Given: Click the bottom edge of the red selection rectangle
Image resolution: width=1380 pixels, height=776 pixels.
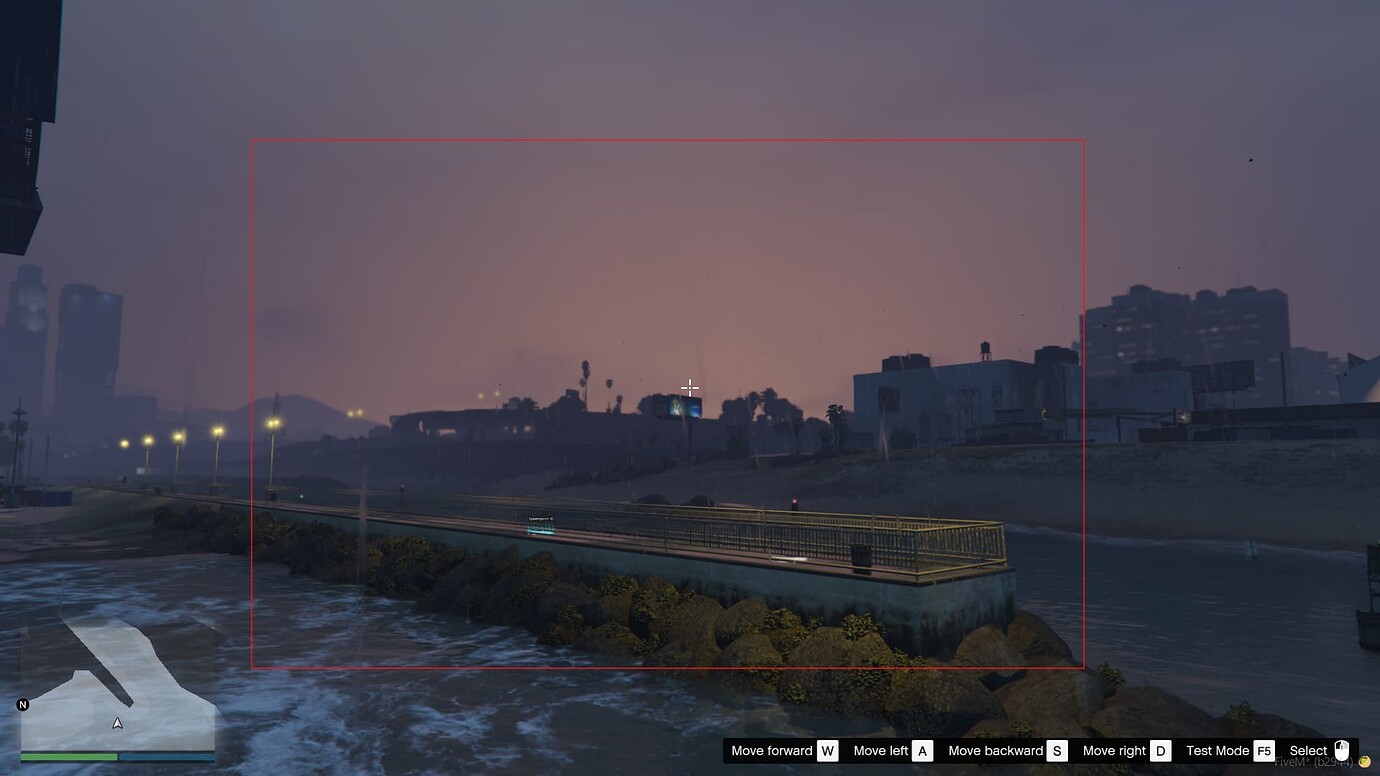Looking at the screenshot, I should tap(667, 665).
